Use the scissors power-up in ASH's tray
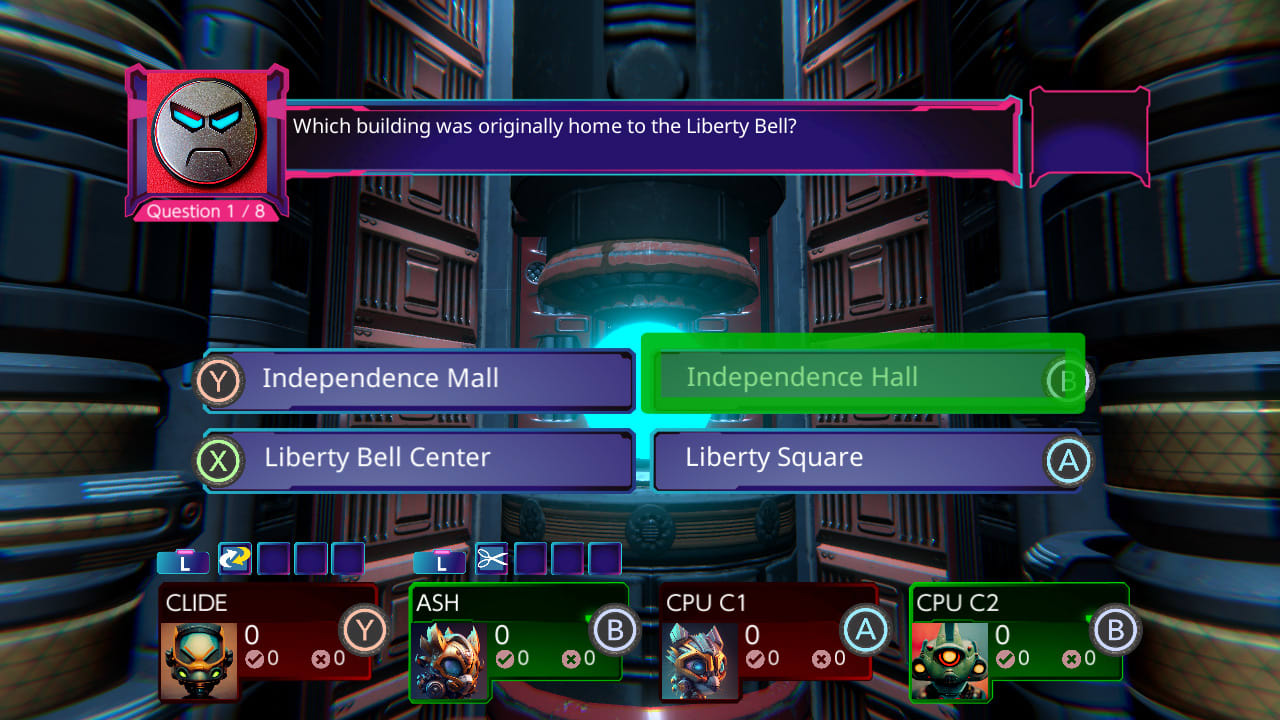The image size is (1280, 720). [x=489, y=560]
